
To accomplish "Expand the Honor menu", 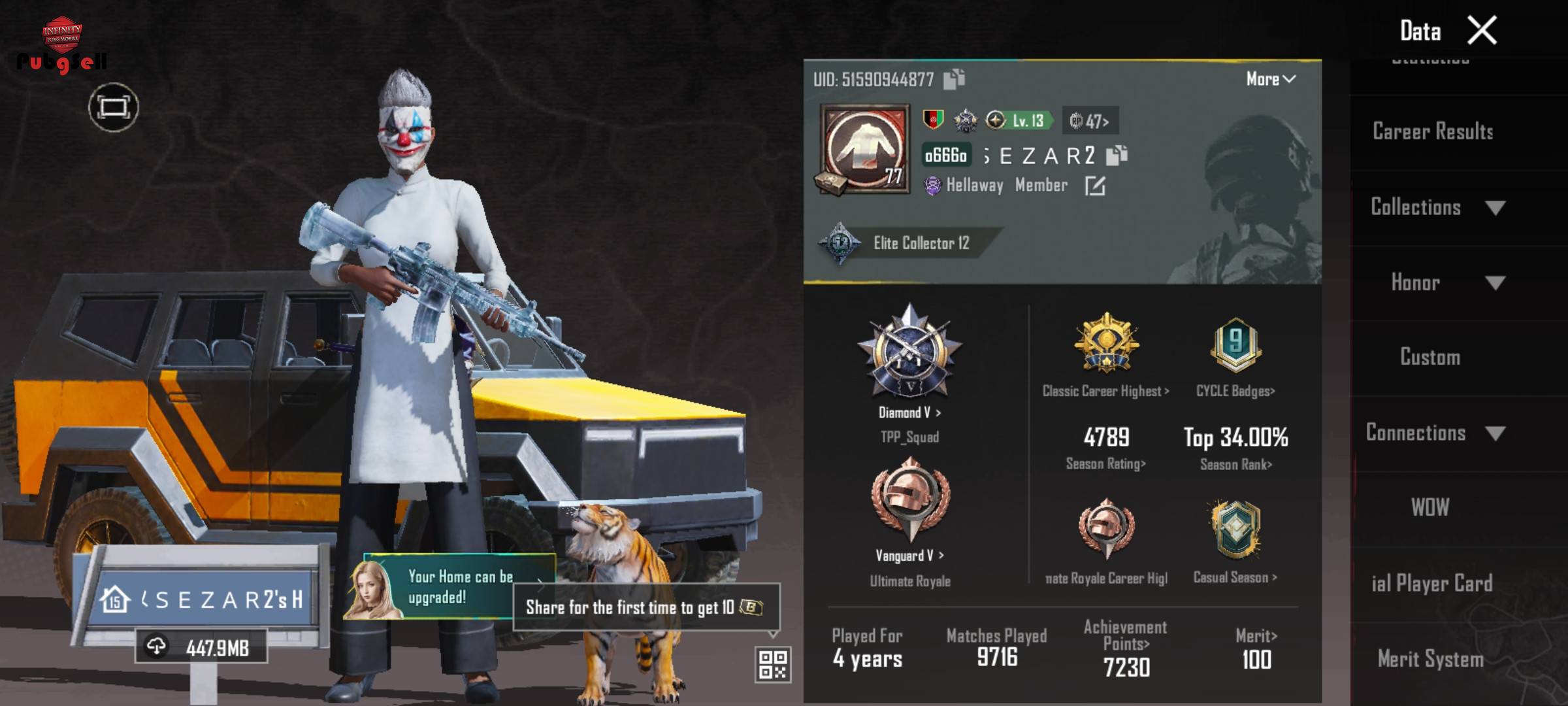I will 1446,282.
